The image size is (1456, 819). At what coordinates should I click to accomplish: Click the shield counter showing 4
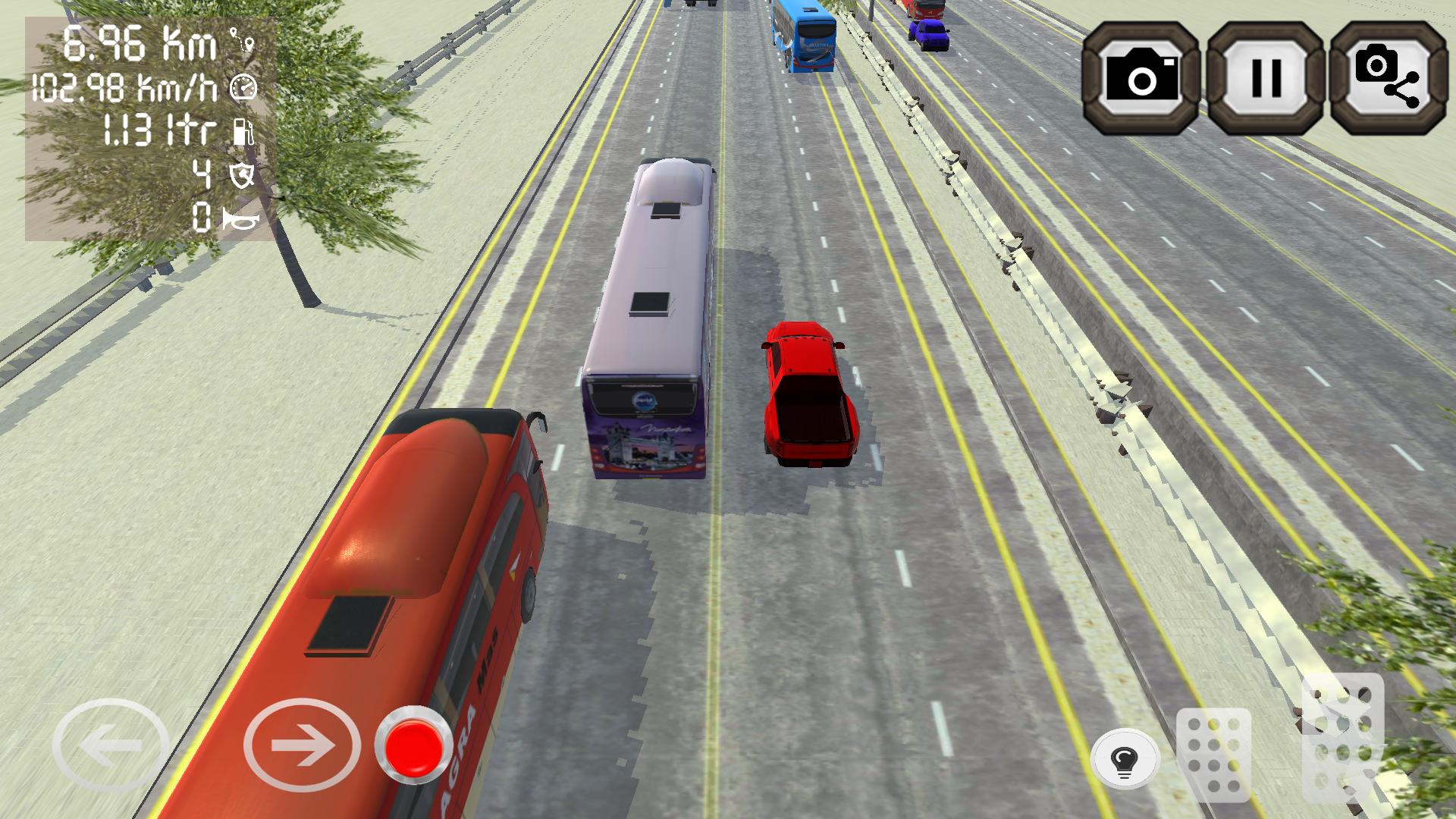pos(200,174)
